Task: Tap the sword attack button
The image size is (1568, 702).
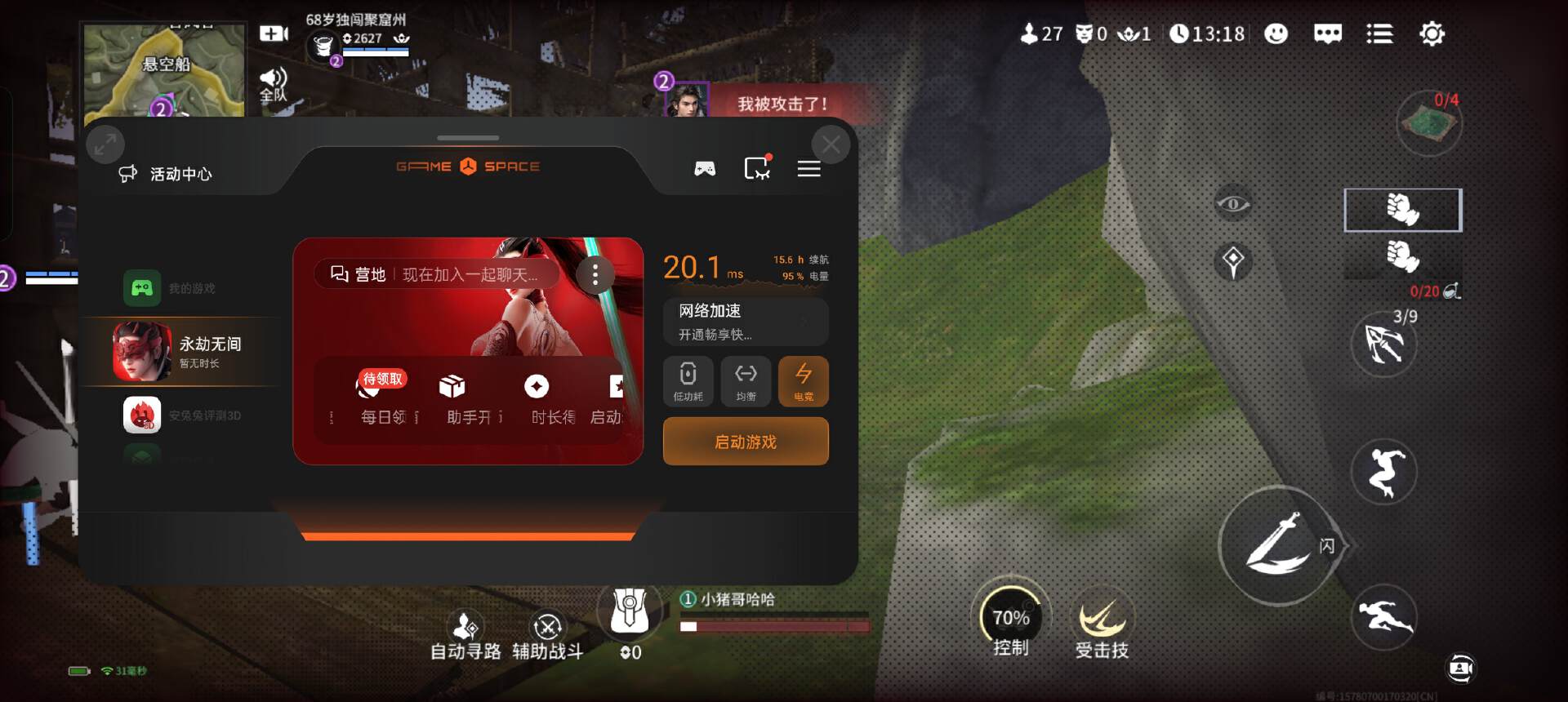Action: (x=1276, y=545)
